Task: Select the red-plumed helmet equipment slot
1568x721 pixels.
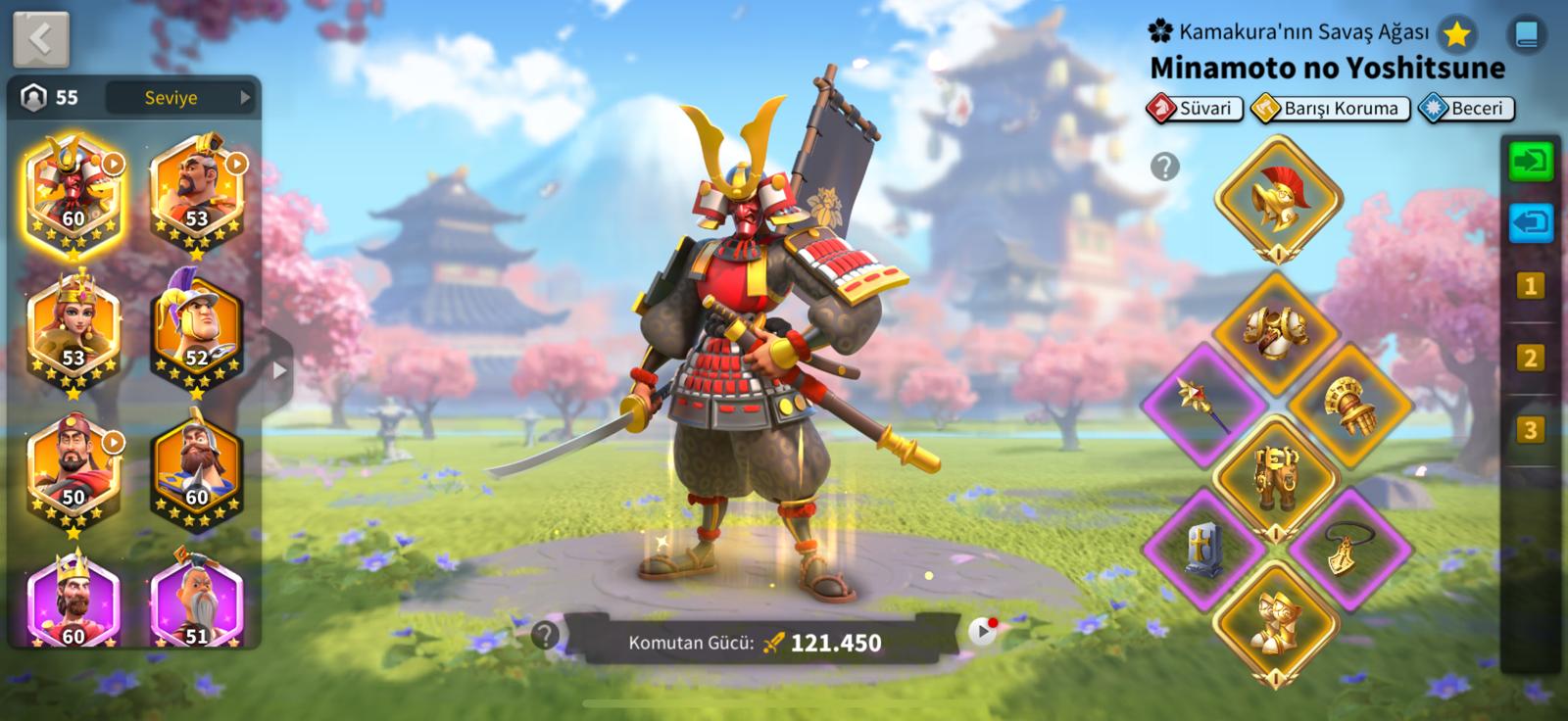Action: pos(1278,198)
